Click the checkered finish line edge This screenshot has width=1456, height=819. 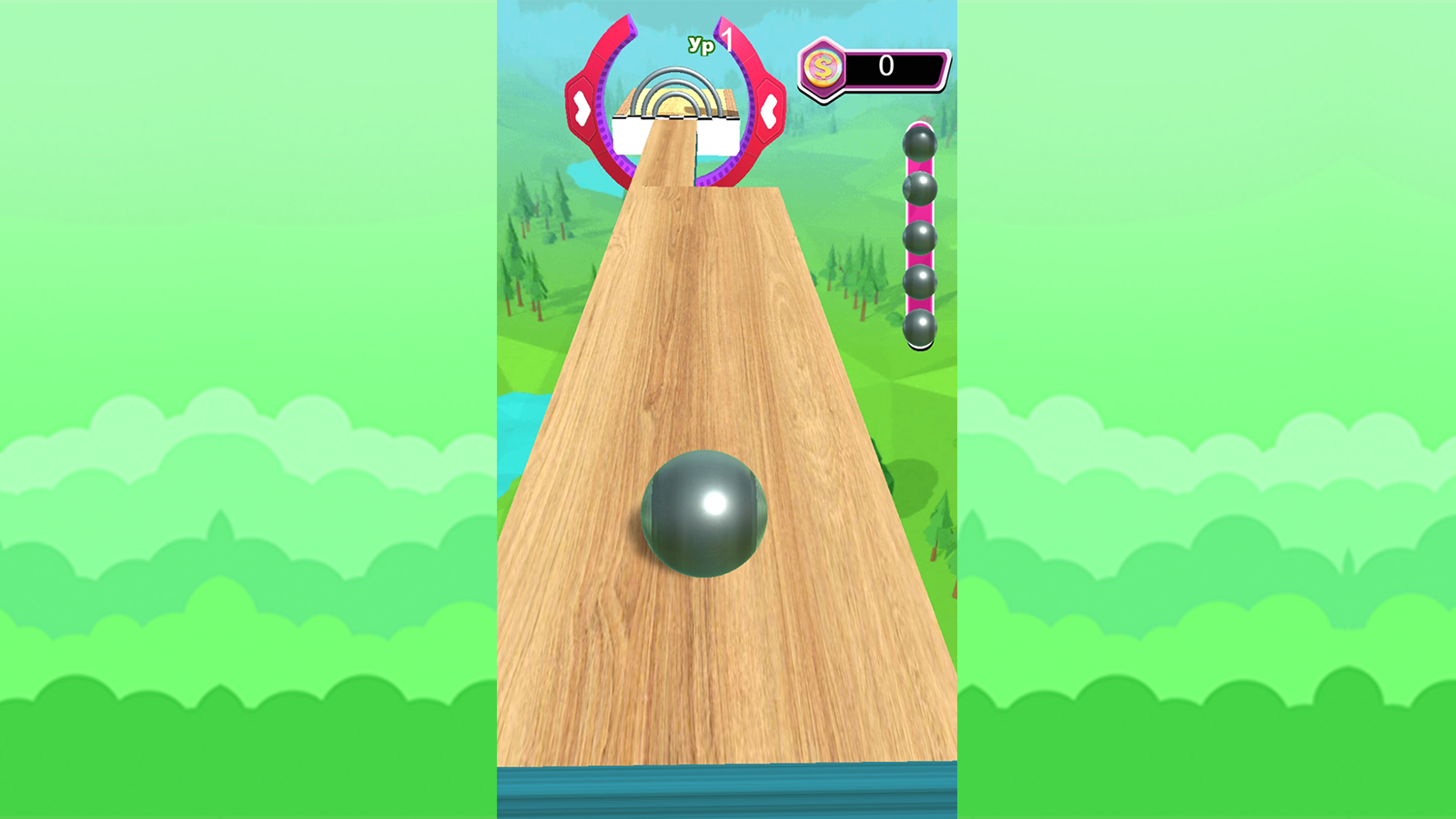pyautogui.click(x=679, y=116)
